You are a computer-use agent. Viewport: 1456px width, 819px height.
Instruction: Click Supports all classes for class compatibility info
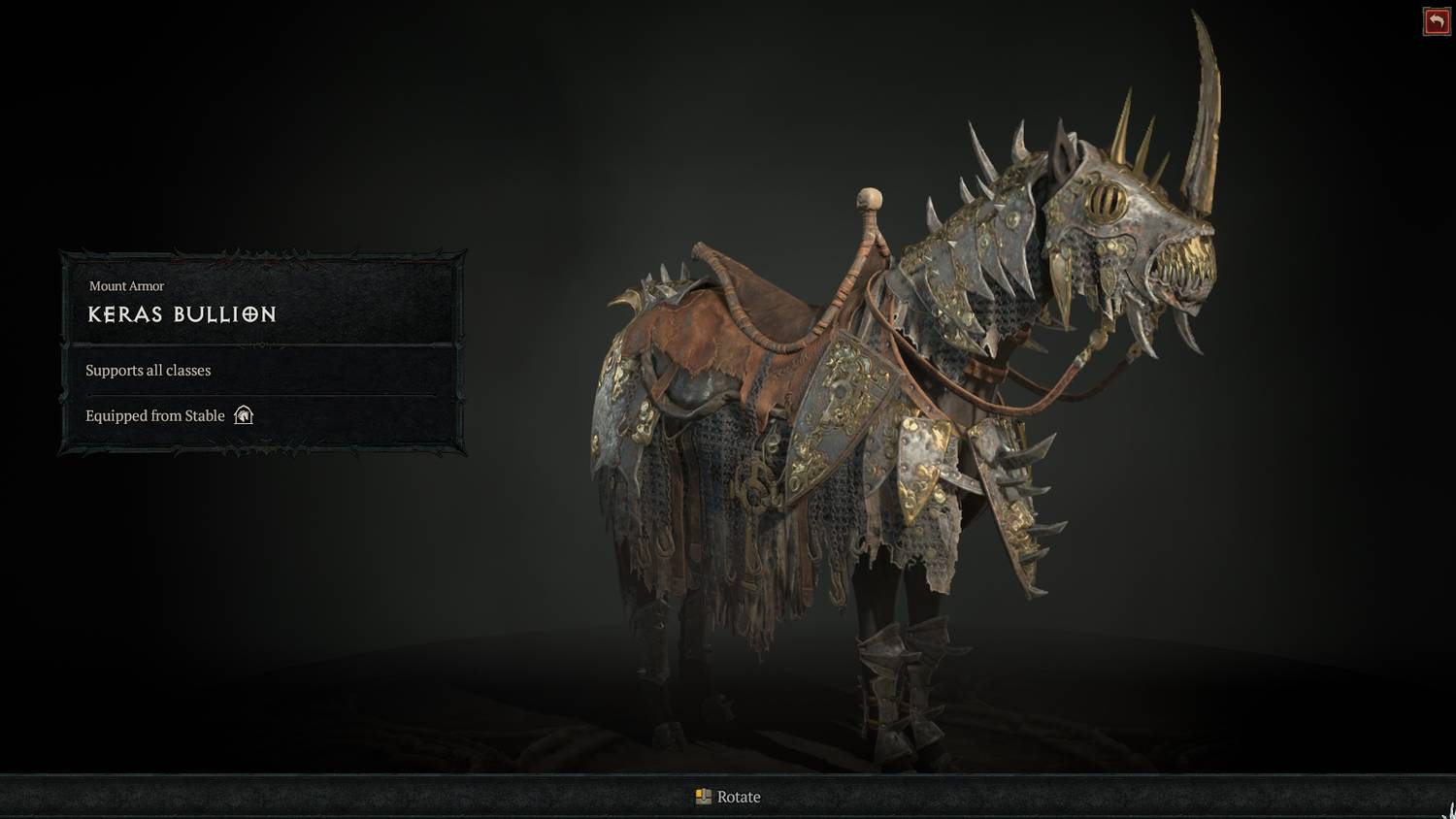click(148, 370)
